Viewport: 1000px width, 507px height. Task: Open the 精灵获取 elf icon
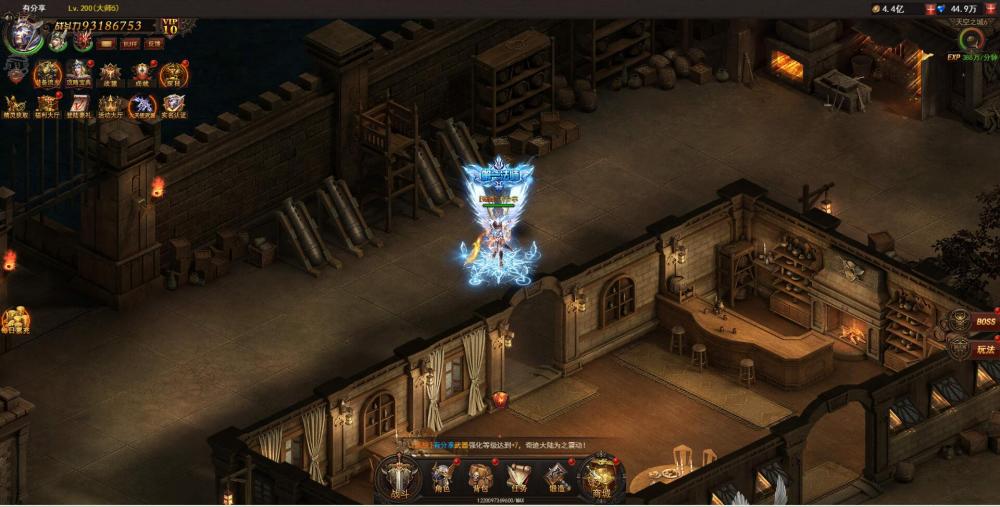[15, 104]
